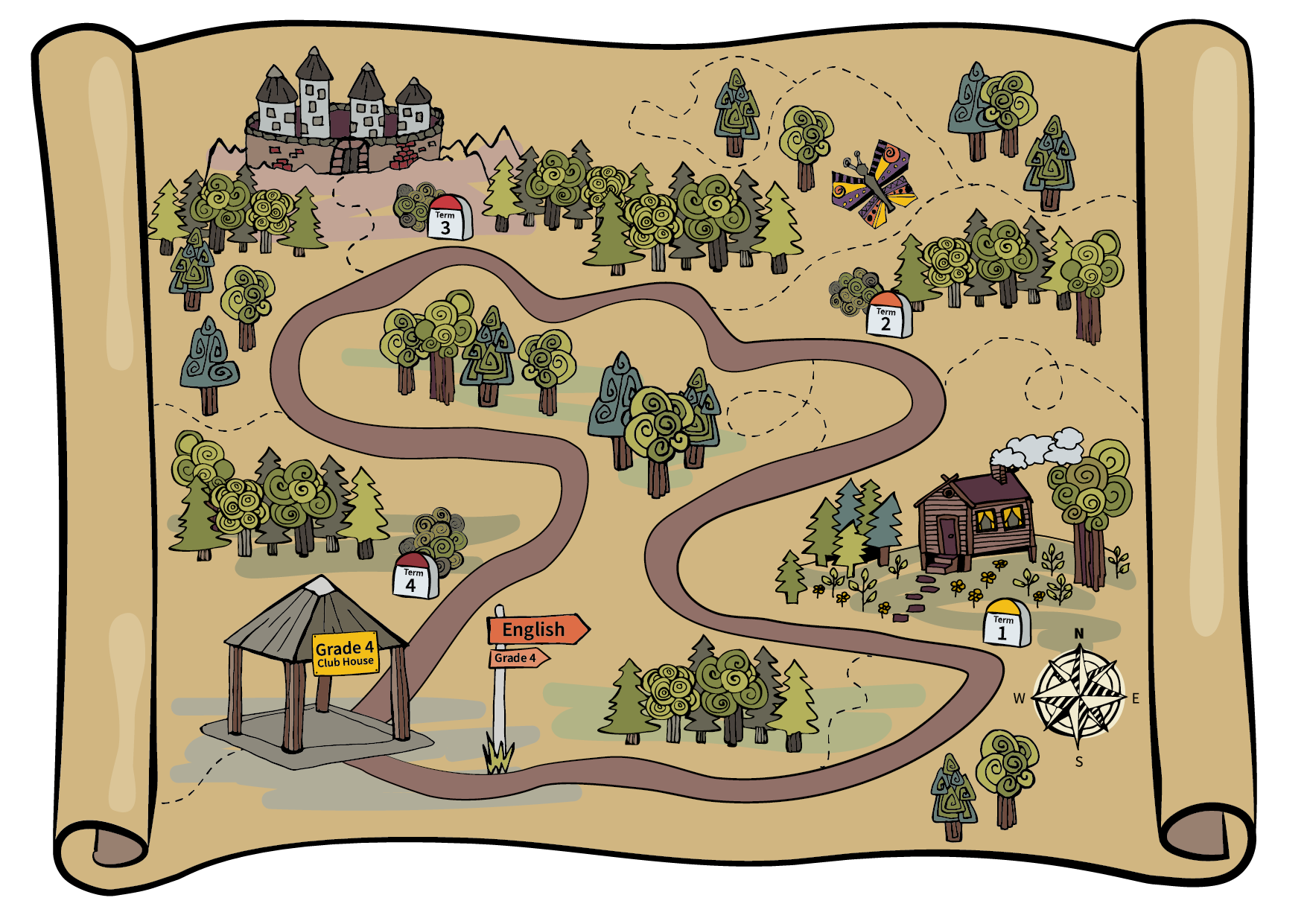Viewport: 1307px width, 924px height.
Task: Enter the Grade 4 Club House sign
Action: coord(345,654)
